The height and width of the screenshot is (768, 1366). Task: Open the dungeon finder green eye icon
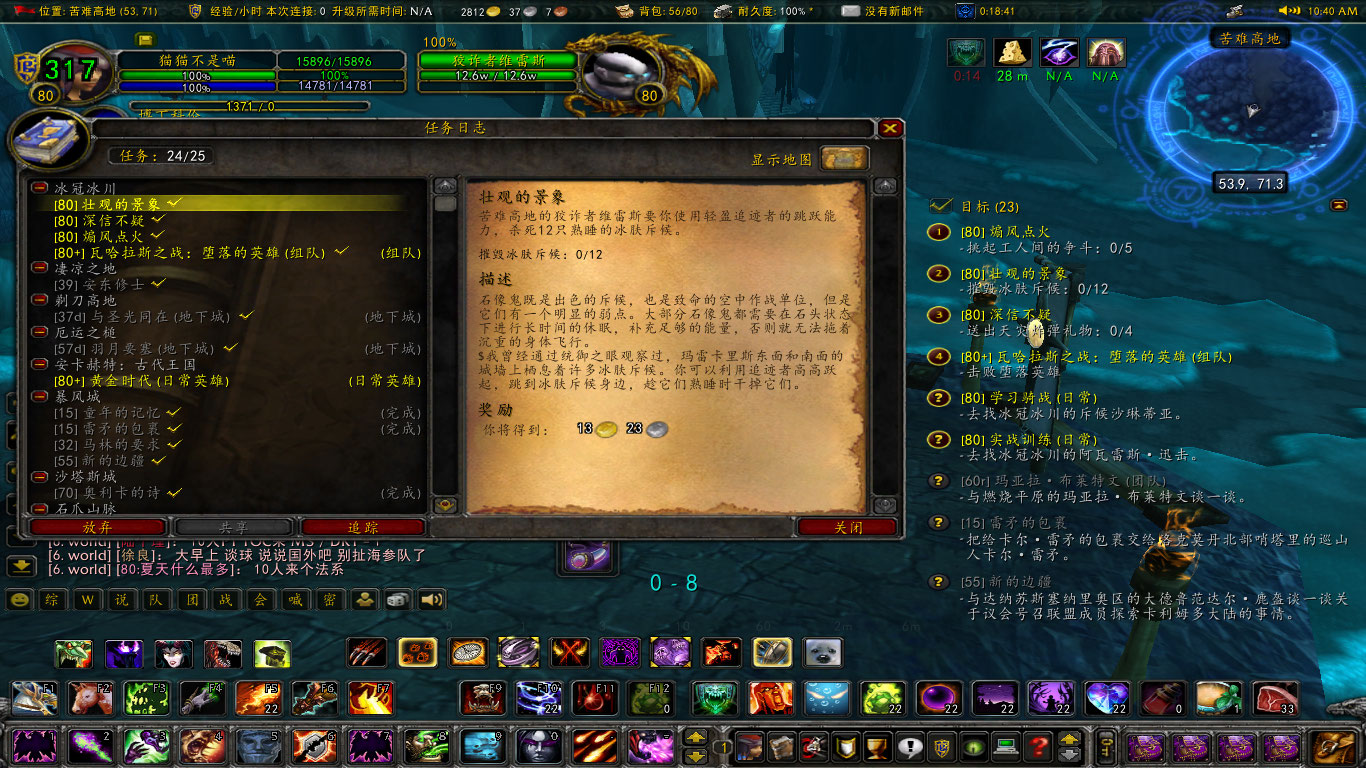pos(972,746)
